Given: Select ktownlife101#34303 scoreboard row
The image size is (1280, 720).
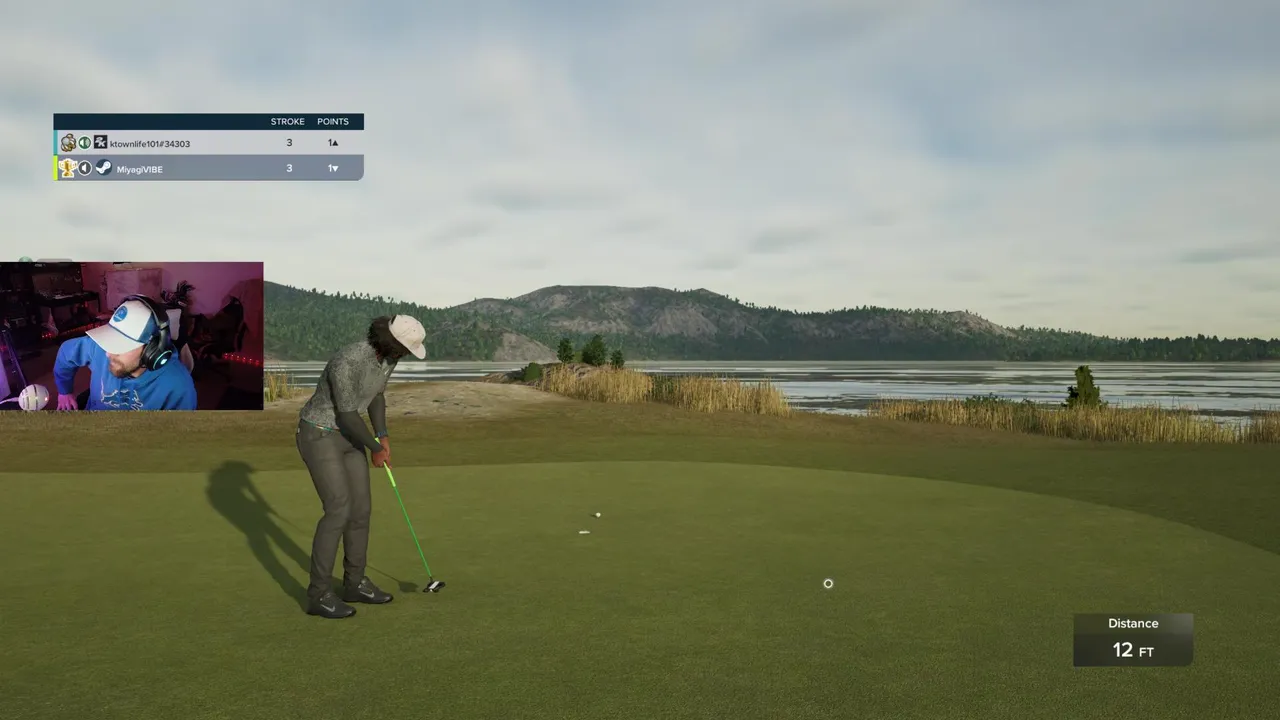Looking at the screenshot, I should click(208, 143).
